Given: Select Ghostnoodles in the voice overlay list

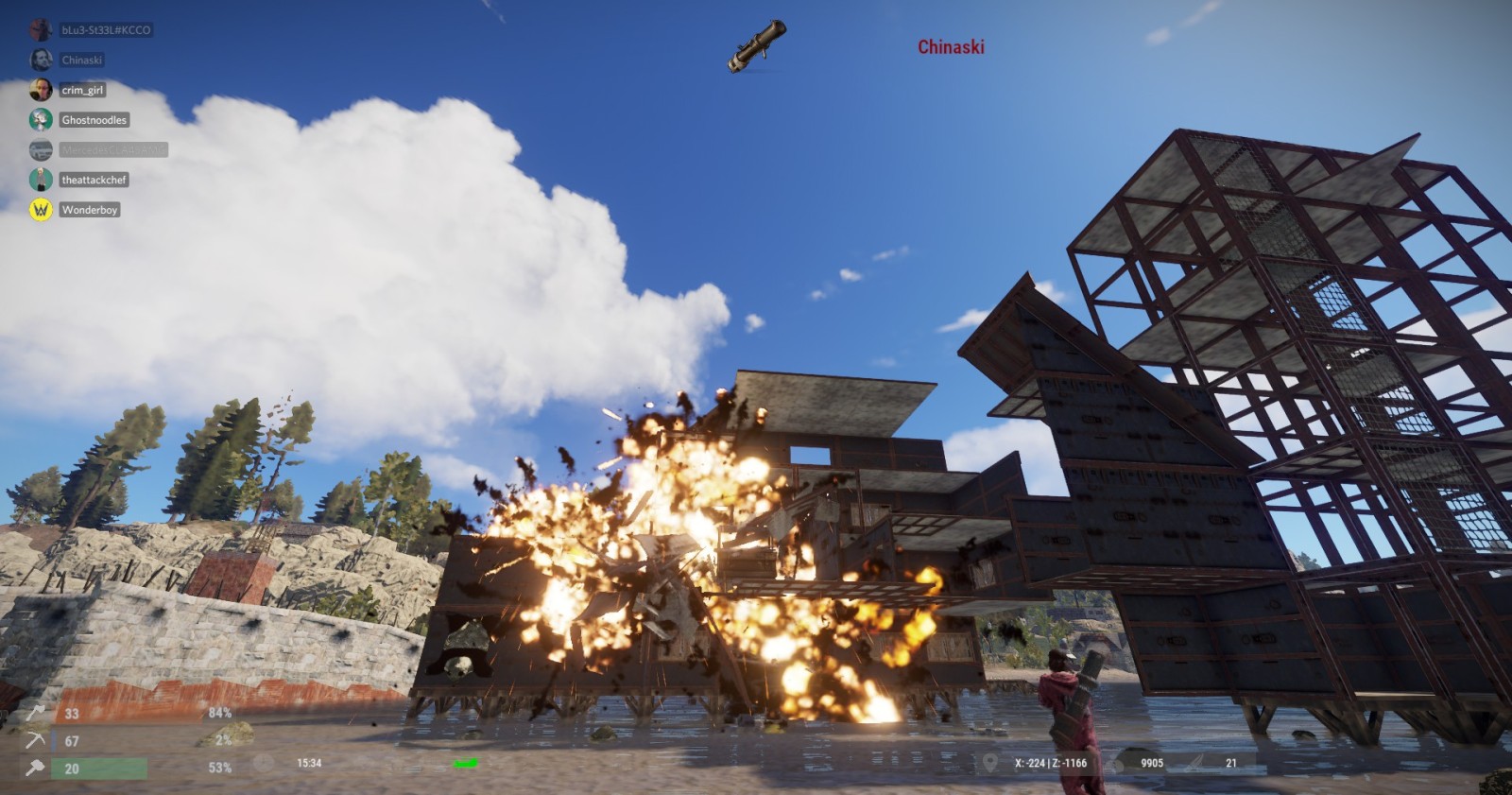Looking at the screenshot, I should [x=94, y=120].
